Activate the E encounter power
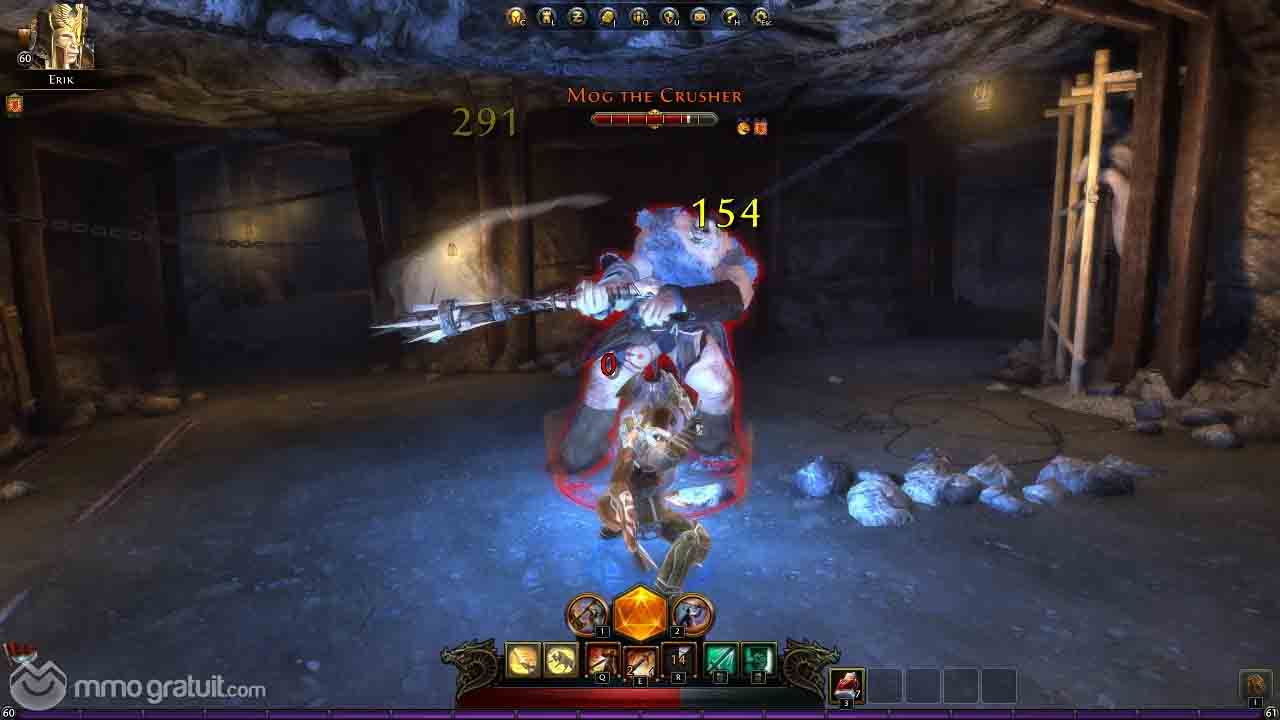This screenshot has width=1280, height=720. point(640,660)
